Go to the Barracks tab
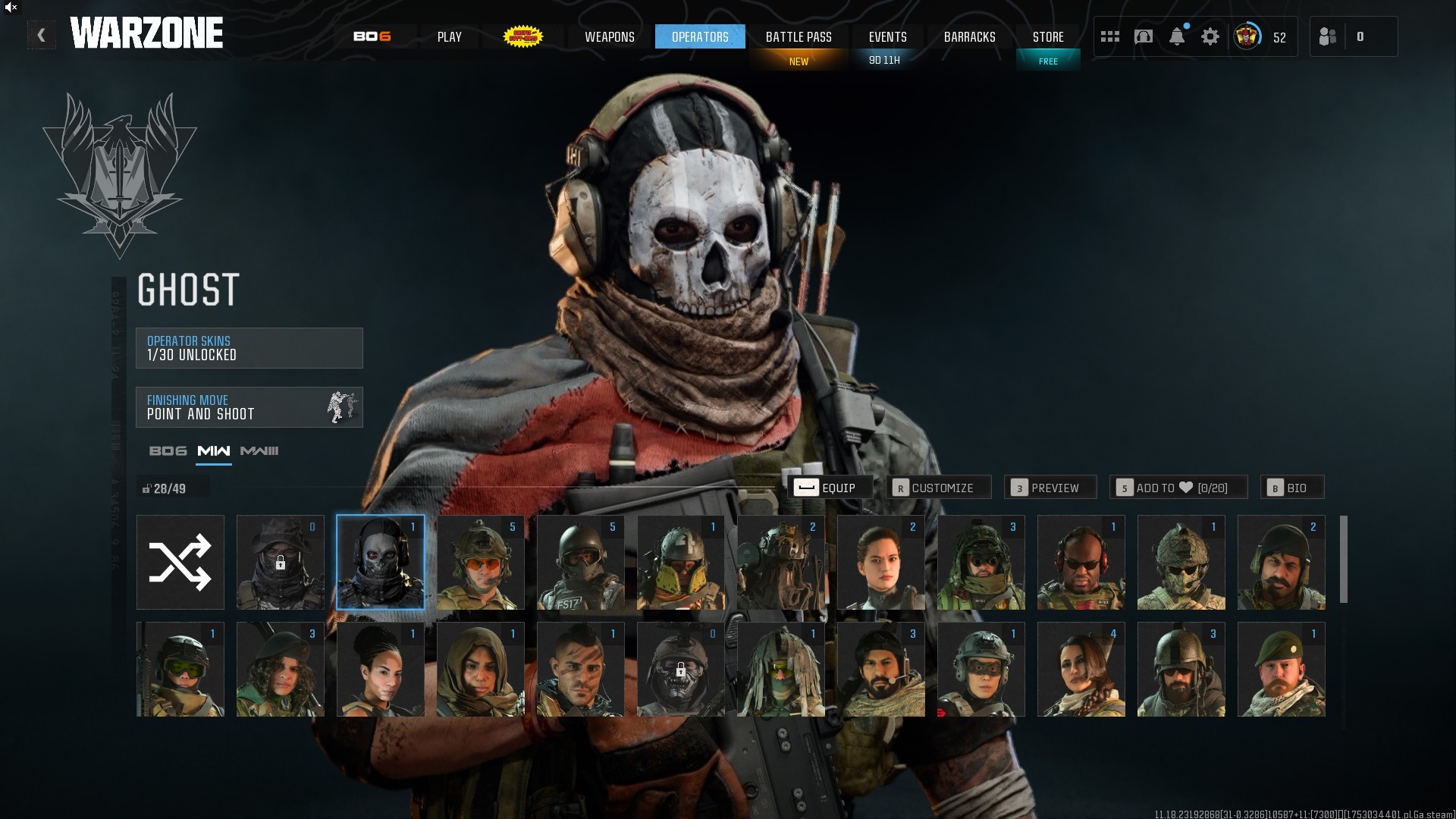This screenshot has width=1456, height=819. [969, 36]
